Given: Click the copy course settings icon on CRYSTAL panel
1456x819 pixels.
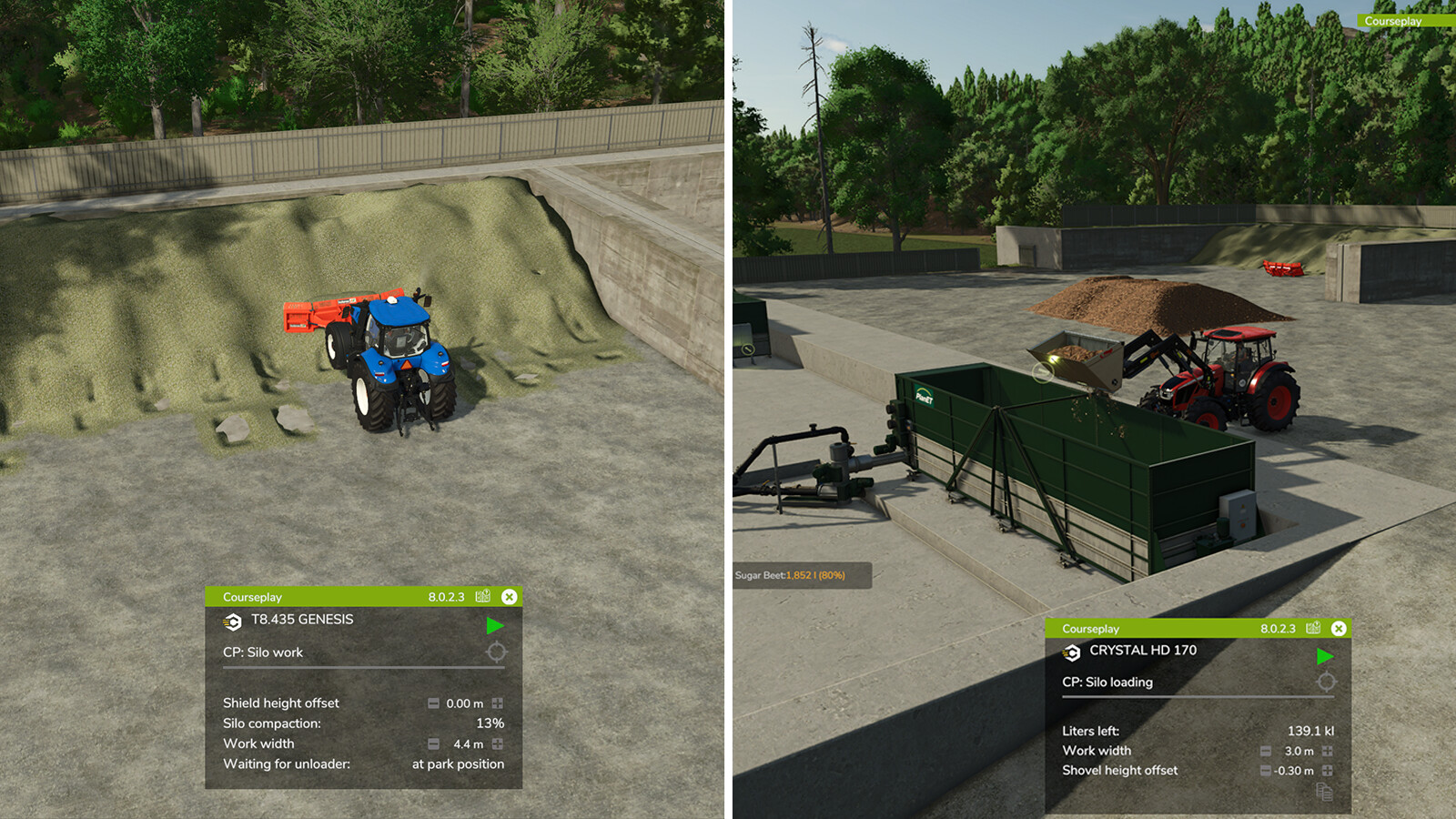Looking at the screenshot, I should 1327,790.
